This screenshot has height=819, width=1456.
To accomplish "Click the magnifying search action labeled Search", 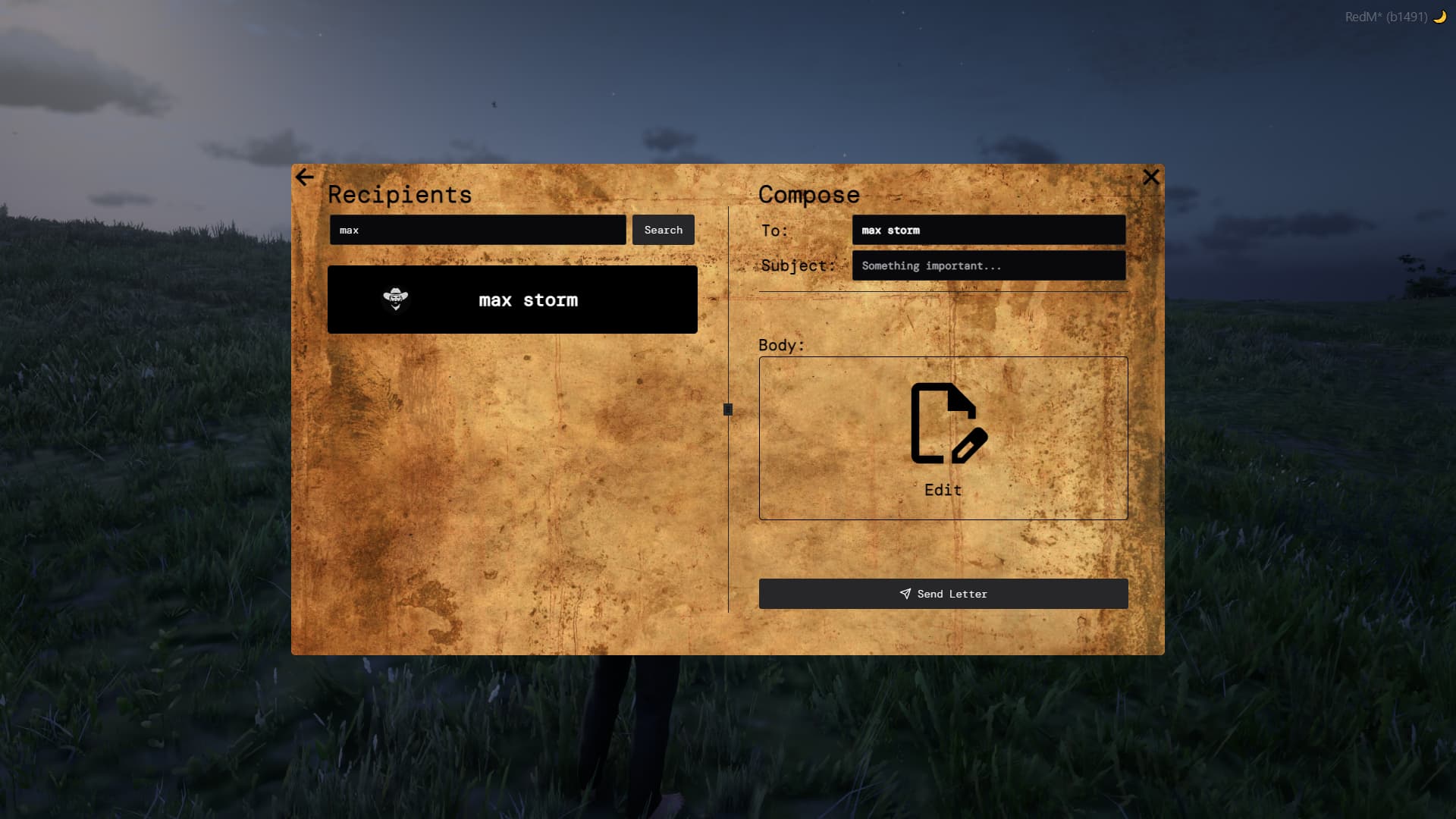I will (663, 230).
